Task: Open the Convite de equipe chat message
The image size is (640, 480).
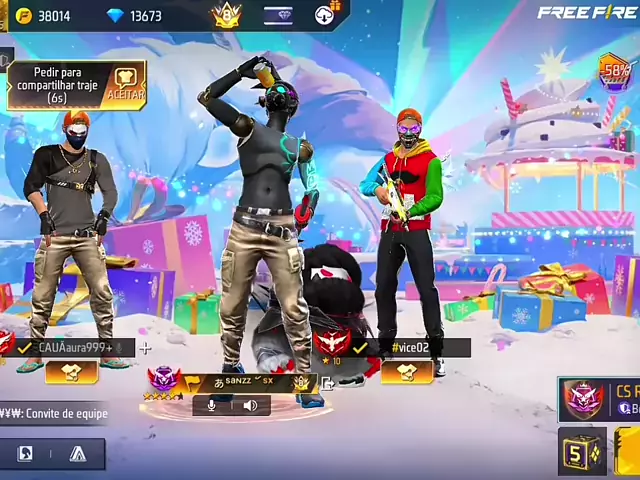Action: tap(55, 413)
